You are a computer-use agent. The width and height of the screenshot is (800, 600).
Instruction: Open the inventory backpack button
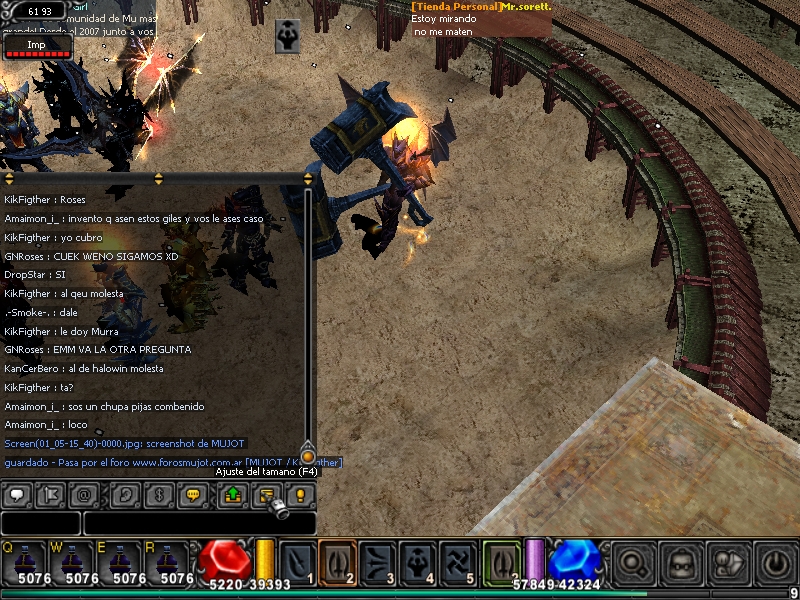coord(682,563)
